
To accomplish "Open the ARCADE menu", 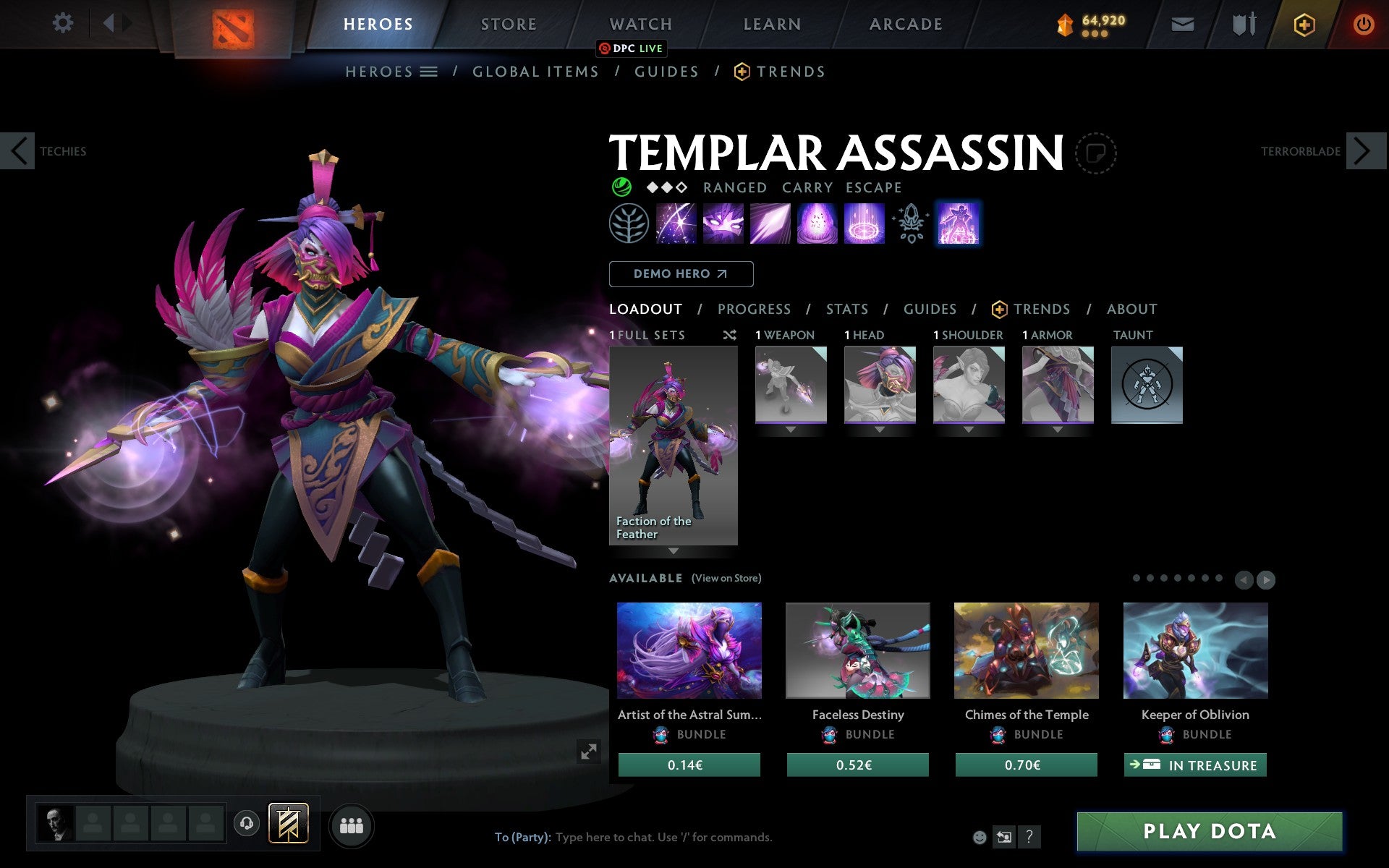I will [x=905, y=23].
